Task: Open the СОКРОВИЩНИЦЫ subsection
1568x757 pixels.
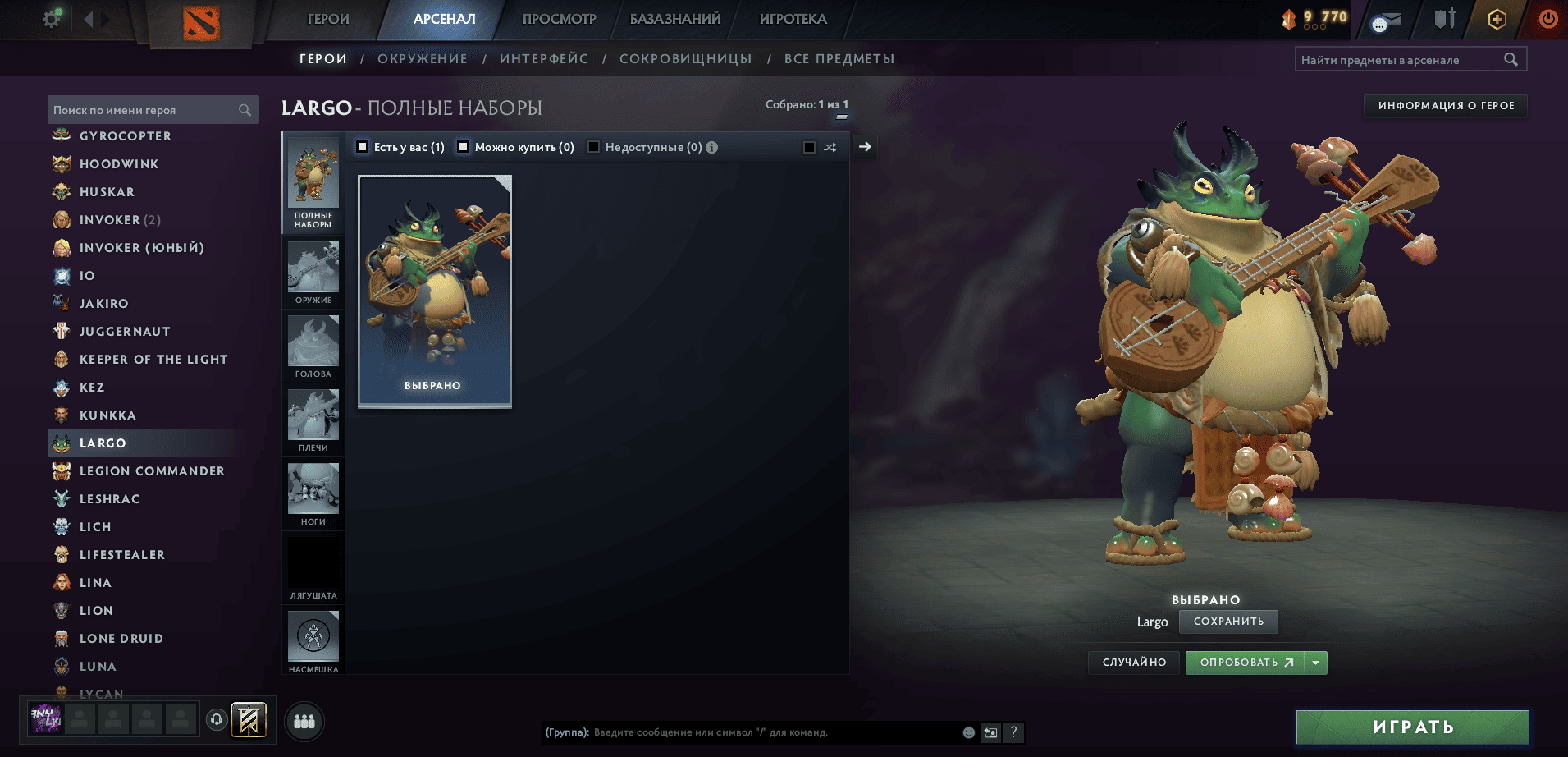Action: 685,59
